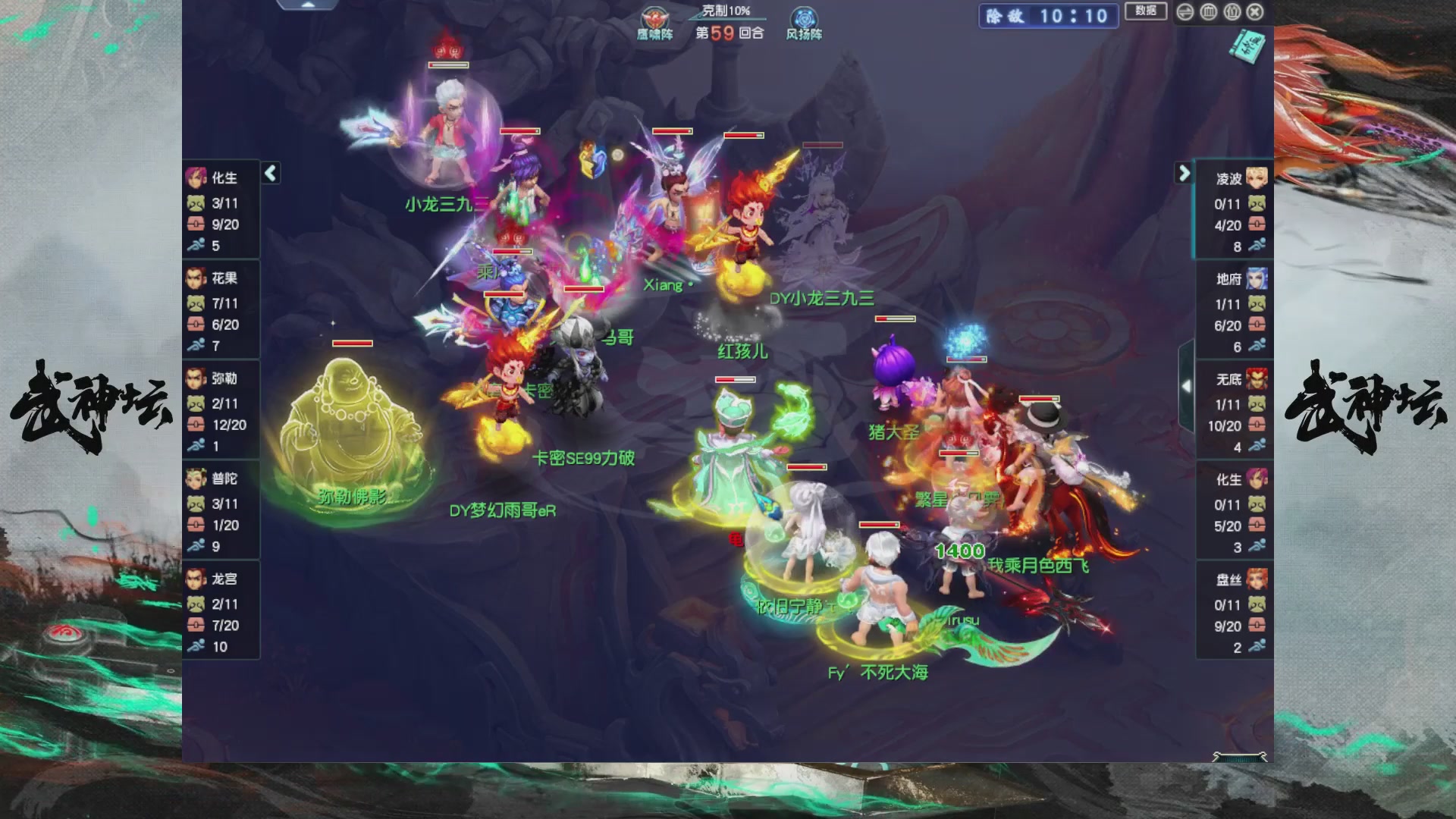The width and height of the screenshot is (1456, 819).
Task: Click the swap-arrows circular icon in top toolbar
Action: [x=1185, y=13]
